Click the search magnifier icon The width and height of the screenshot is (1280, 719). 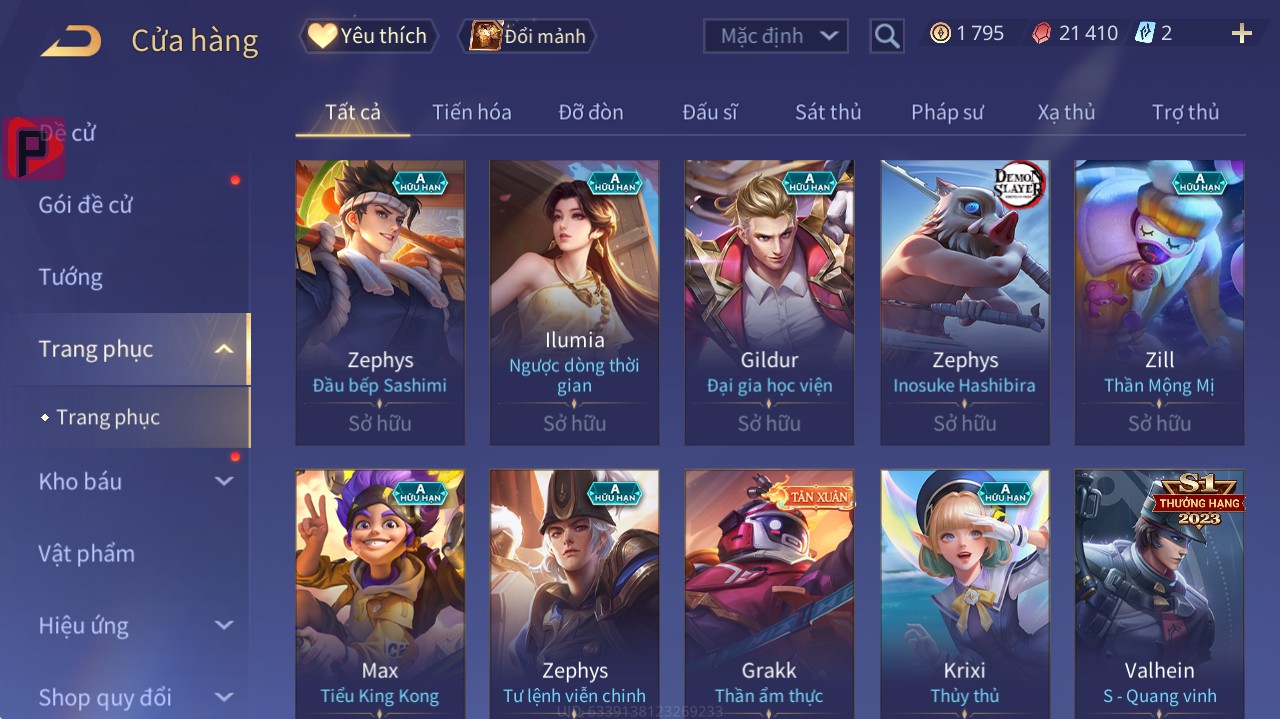pyautogui.click(x=886, y=36)
